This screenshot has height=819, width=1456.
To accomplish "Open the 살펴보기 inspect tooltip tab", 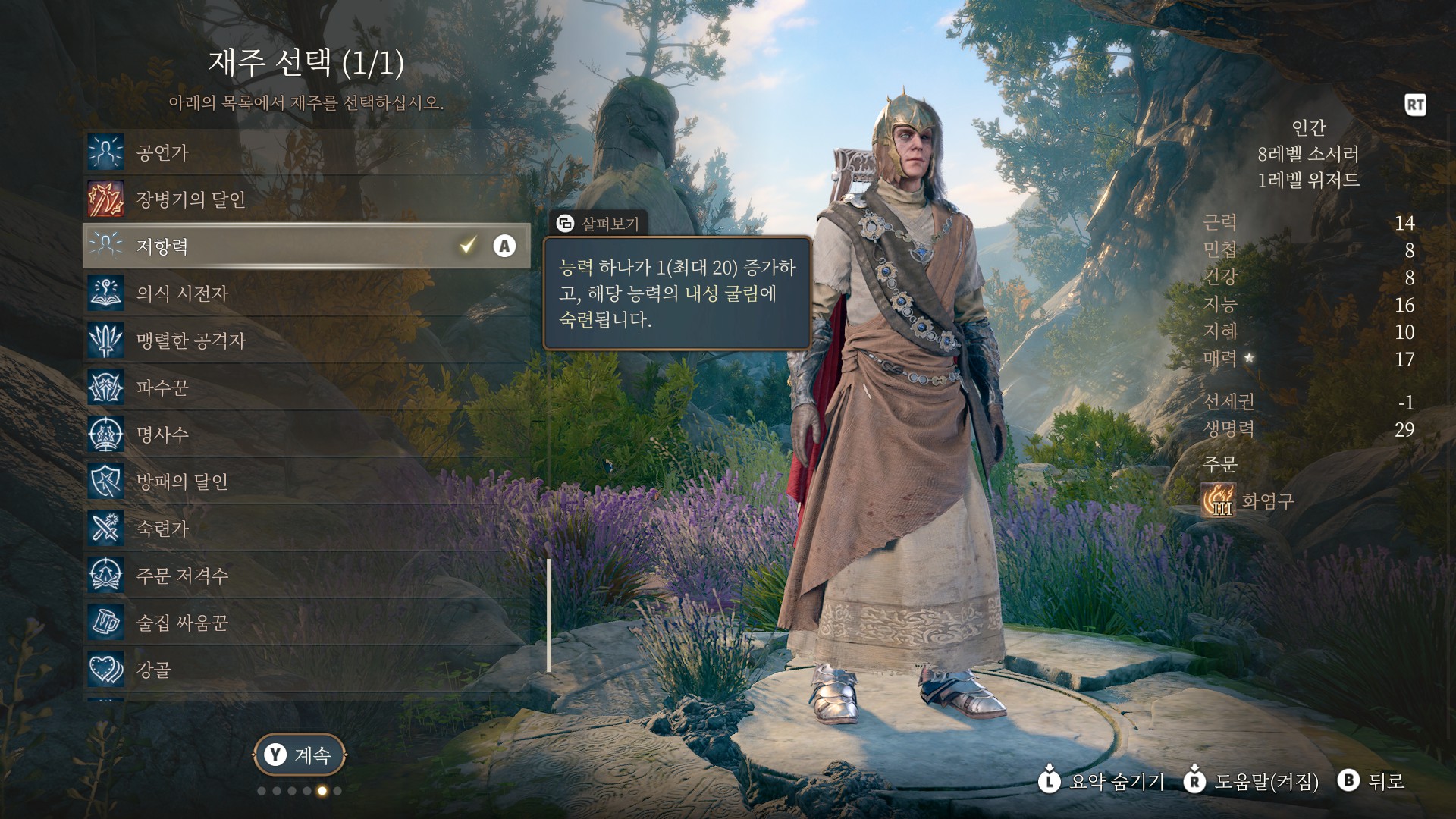I will coord(598,224).
